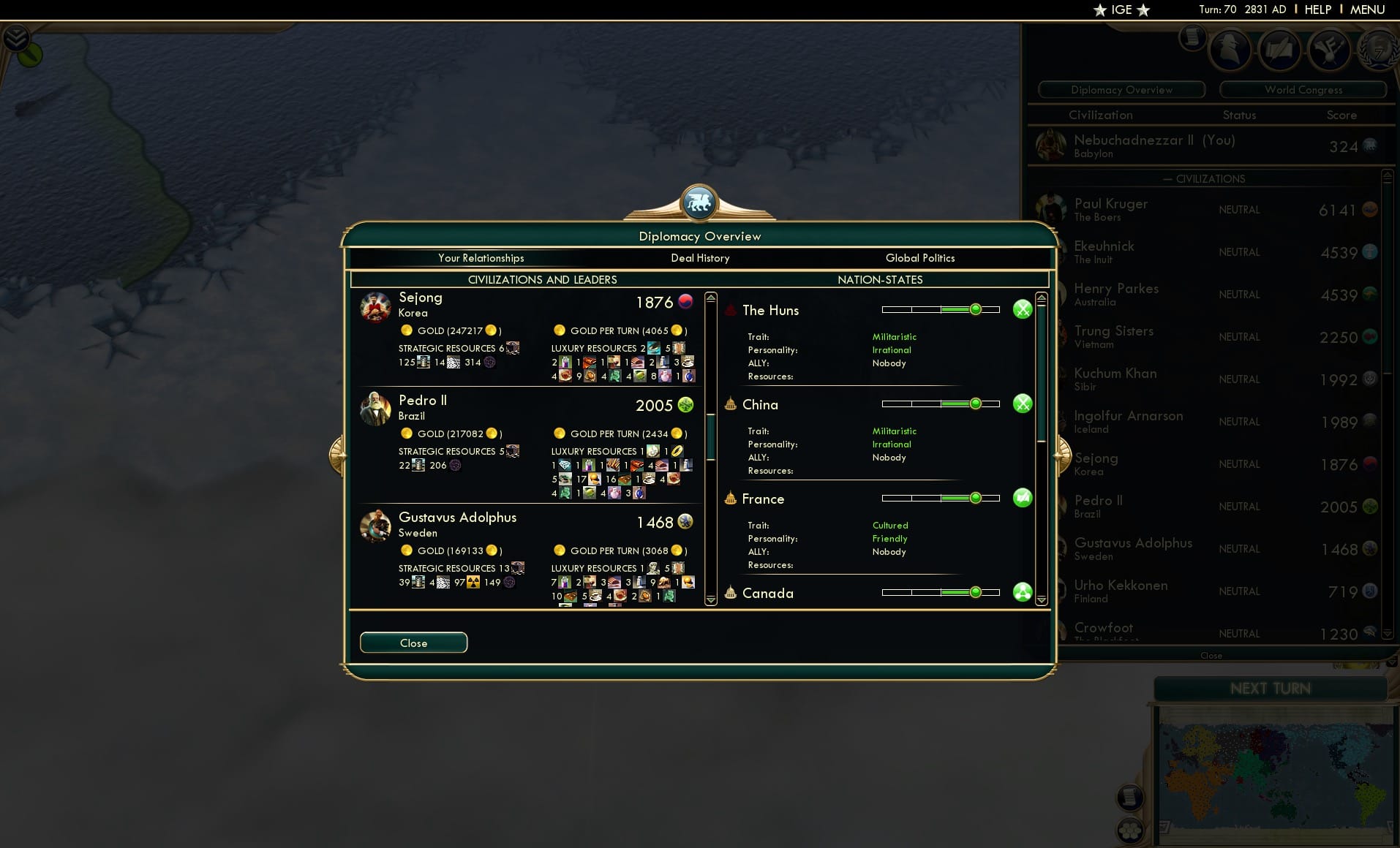Viewport: 1400px width, 848px height.
Task: Click the declare war icon beside The Huns
Action: 1022,309
